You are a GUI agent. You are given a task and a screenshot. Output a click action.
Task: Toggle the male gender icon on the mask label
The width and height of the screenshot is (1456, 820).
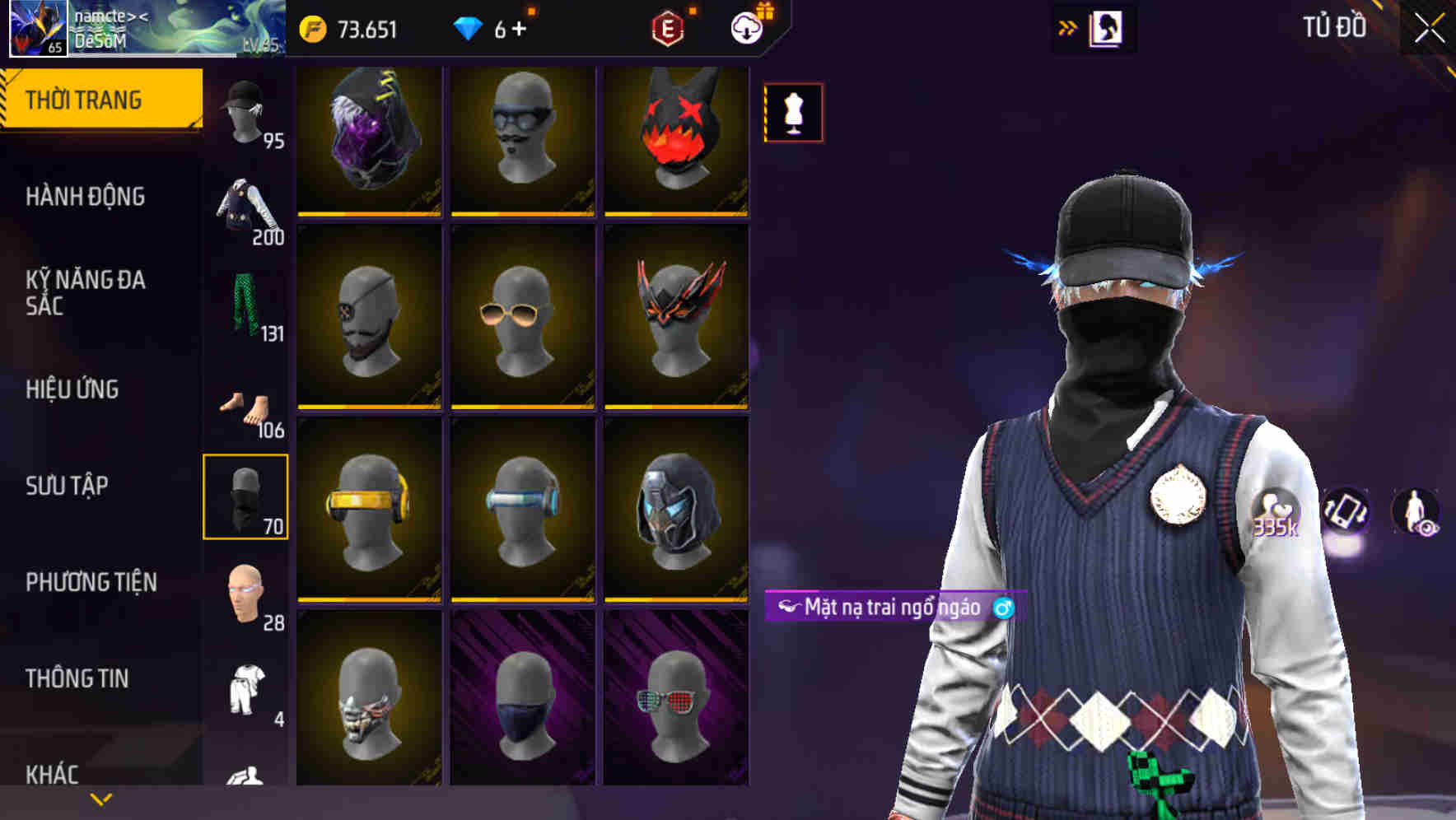point(1004,609)
